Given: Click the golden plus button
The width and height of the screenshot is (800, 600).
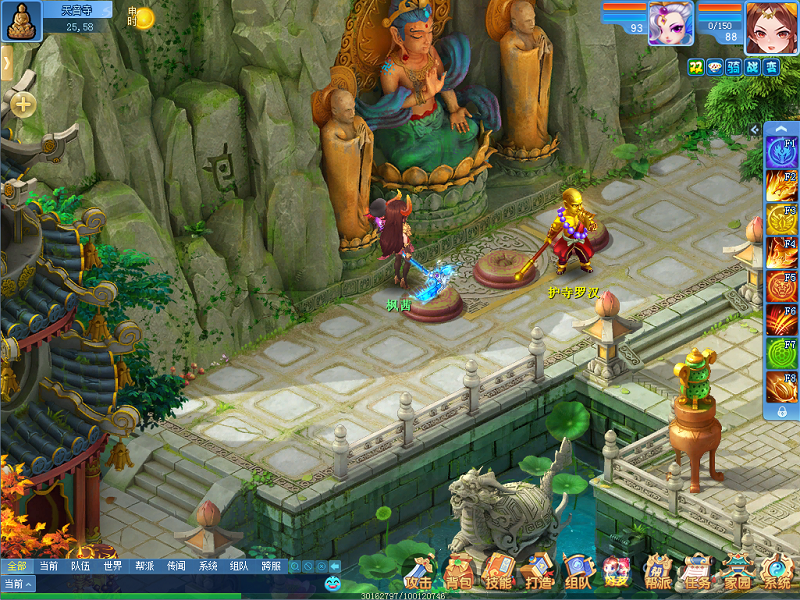Looking at the screenshot, I should point(23,104).
